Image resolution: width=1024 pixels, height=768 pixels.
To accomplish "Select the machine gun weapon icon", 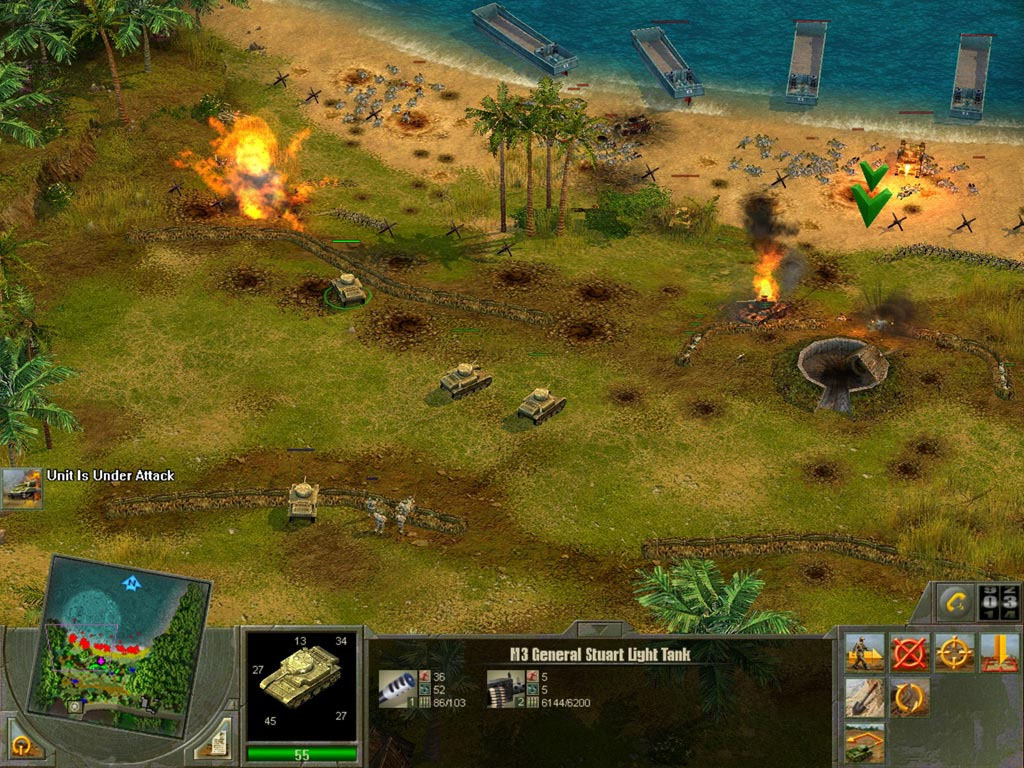I will coord(503,688).
